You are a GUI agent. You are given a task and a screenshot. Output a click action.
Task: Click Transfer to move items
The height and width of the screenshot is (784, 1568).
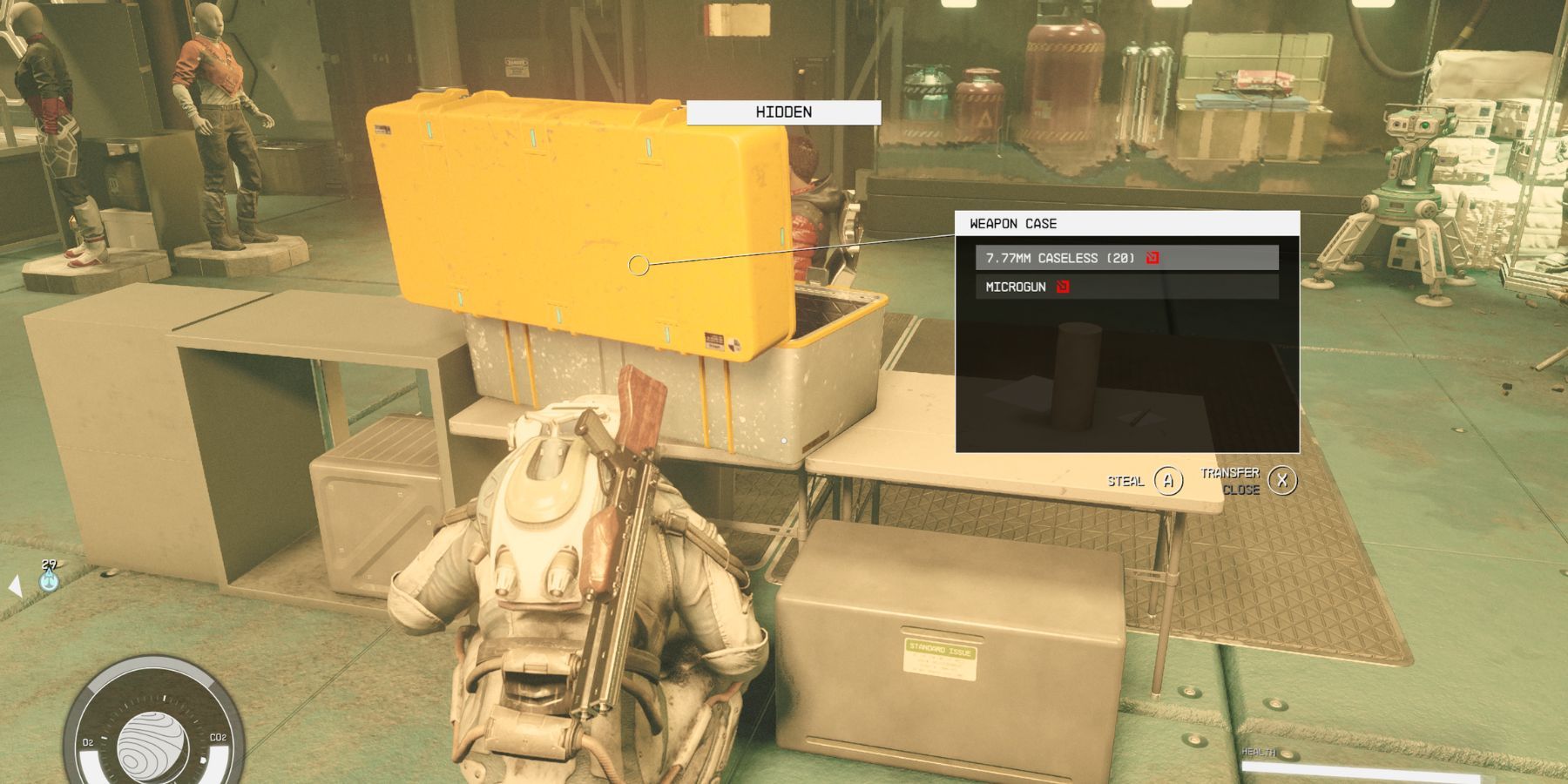click(1230, 473)
